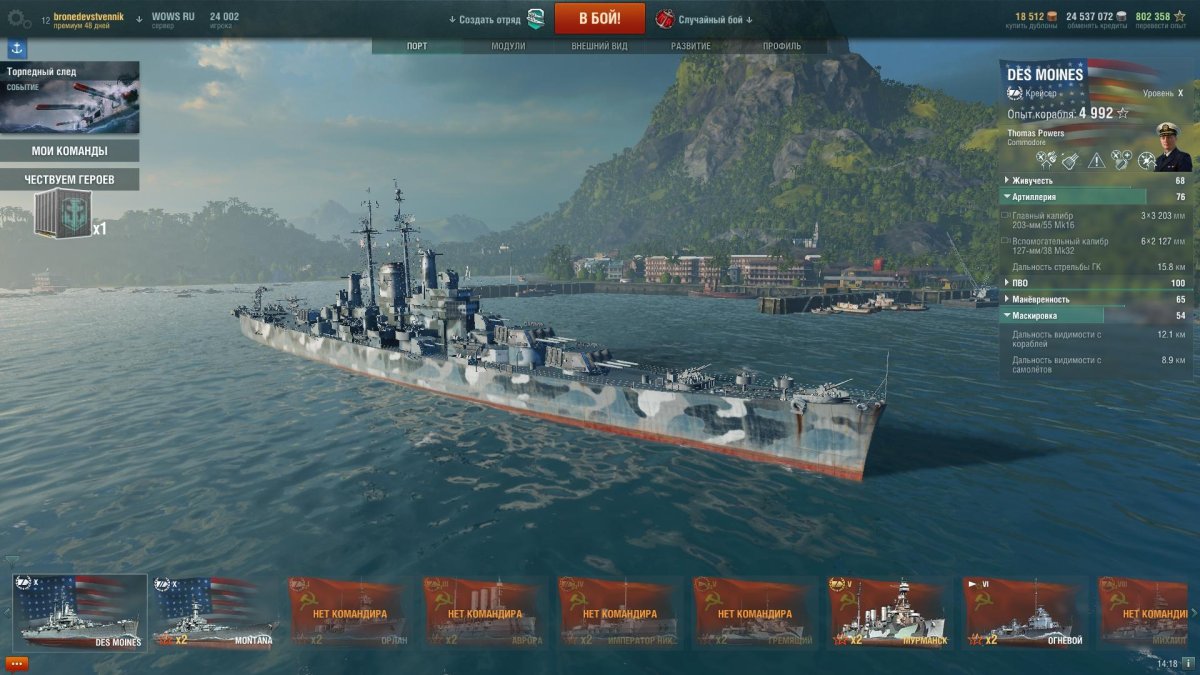Open commander Thomas Powers portrait
This screenshot has width=1200, height=675.
coord(1173,147)
